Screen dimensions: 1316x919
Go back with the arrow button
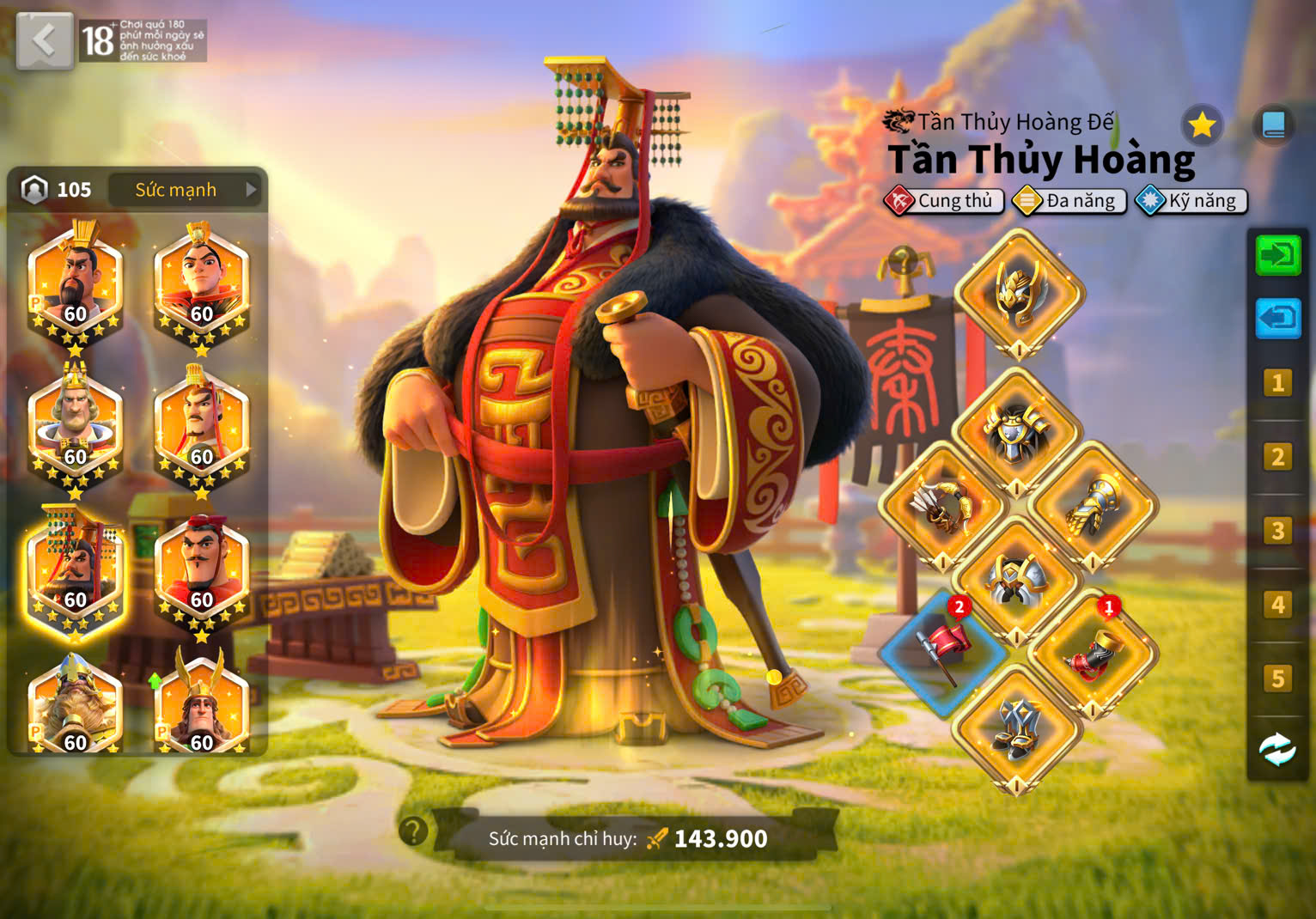point(44,40)
